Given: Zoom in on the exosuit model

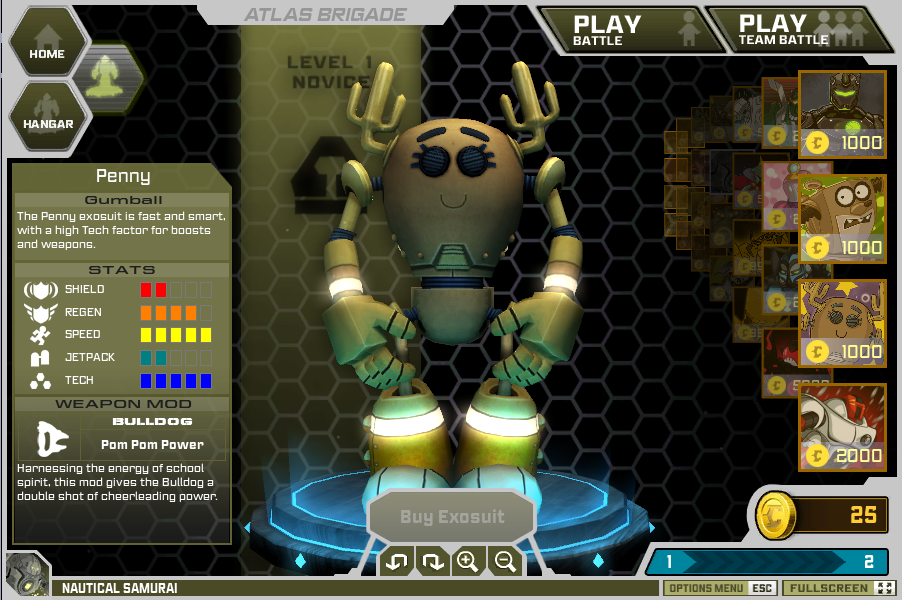Looking at the screenshot, I should pos(467,562).
